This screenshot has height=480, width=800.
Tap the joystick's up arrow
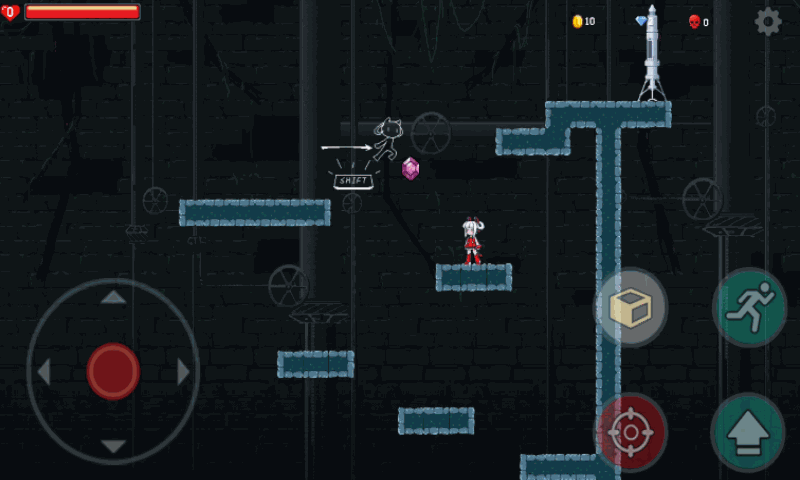[x=113, y=297]
